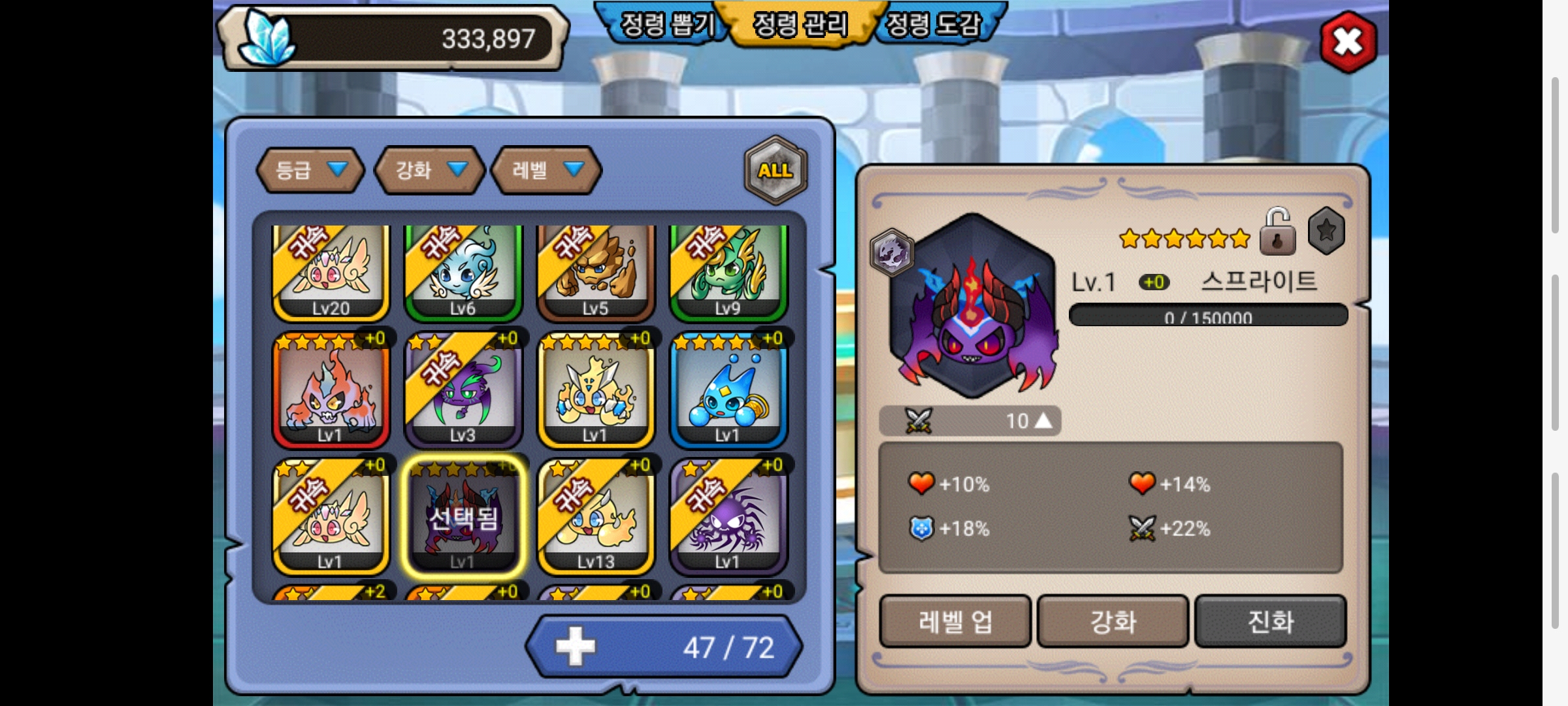This screenshot has width=1568, height=706.
Task: Open the 레벨 sort dropdown
Action: [546, 171]
